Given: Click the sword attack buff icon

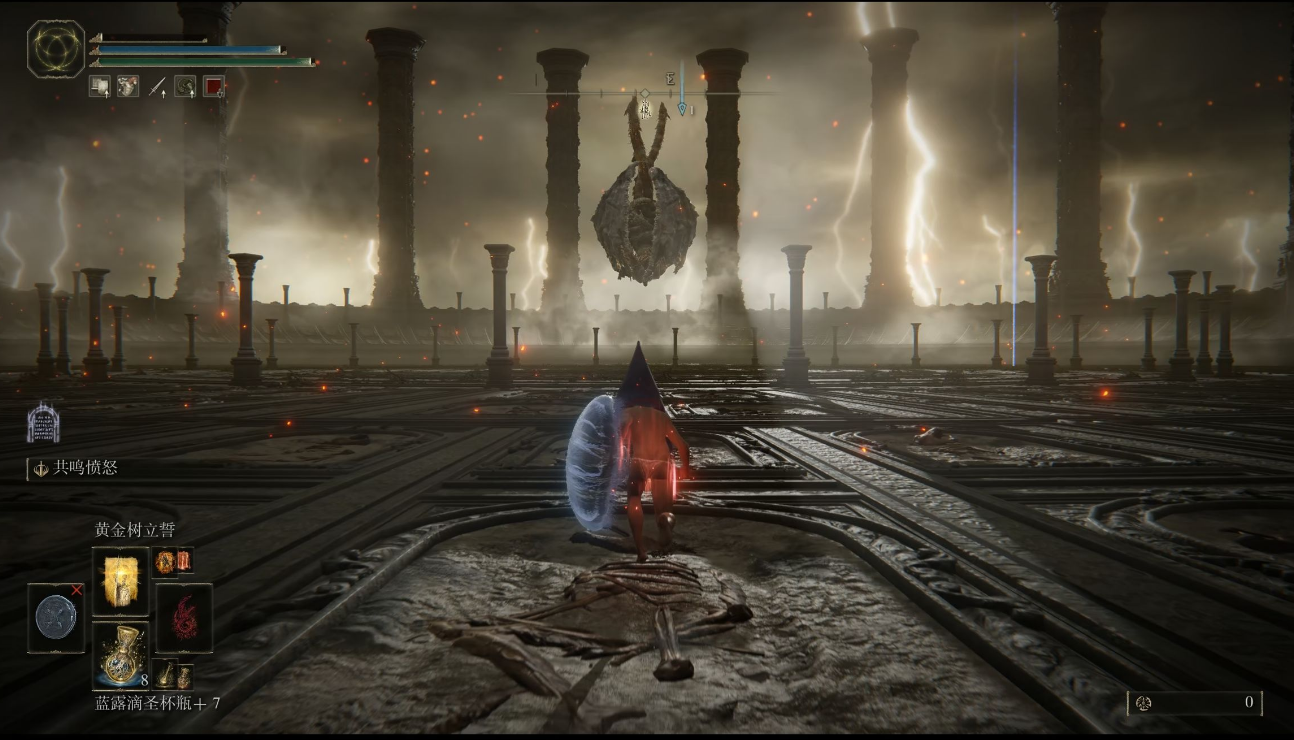Looking at the screenshot, I should click(x=157, y=86).
